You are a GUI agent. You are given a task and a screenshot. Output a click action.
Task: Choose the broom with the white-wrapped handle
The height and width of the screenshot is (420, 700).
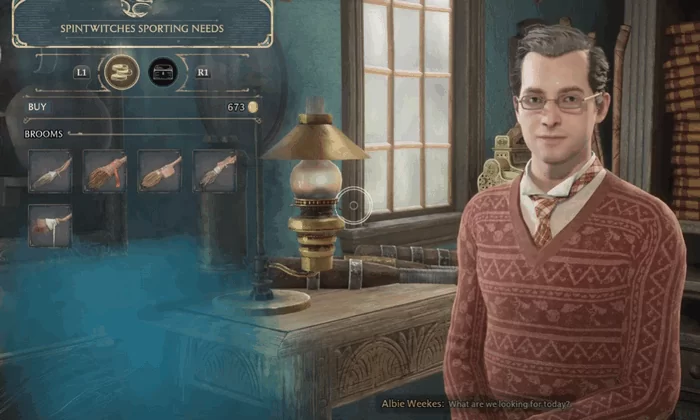pos(49,223)
